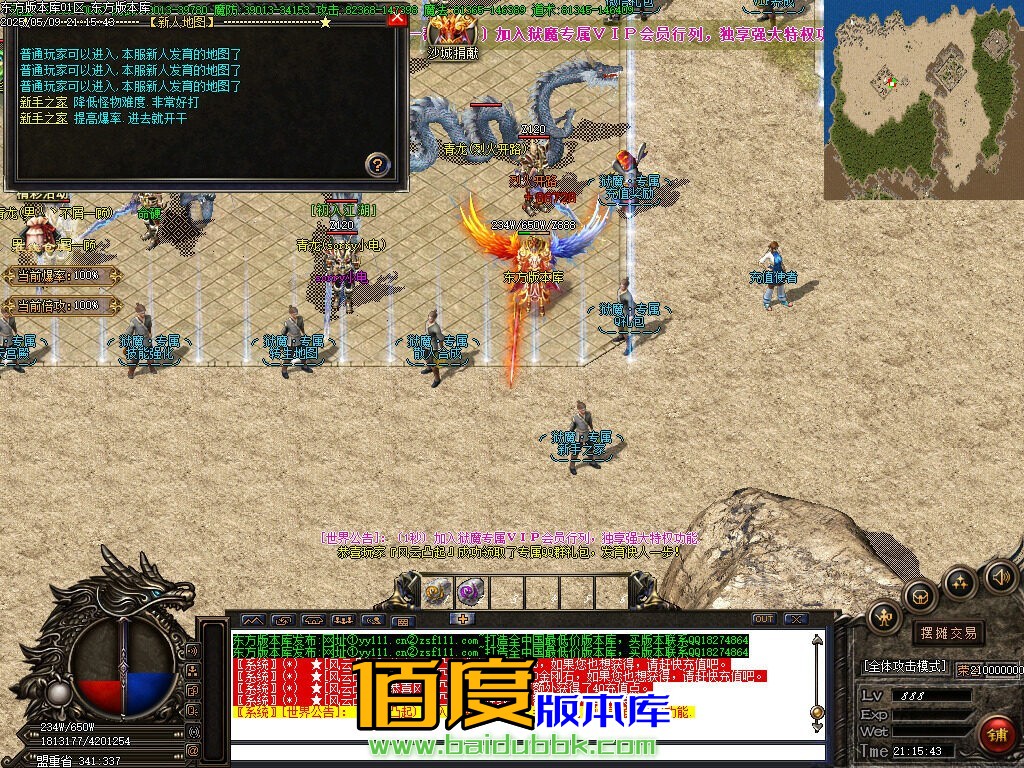Open the bag inventory chest button

click(x=919, y=598)
